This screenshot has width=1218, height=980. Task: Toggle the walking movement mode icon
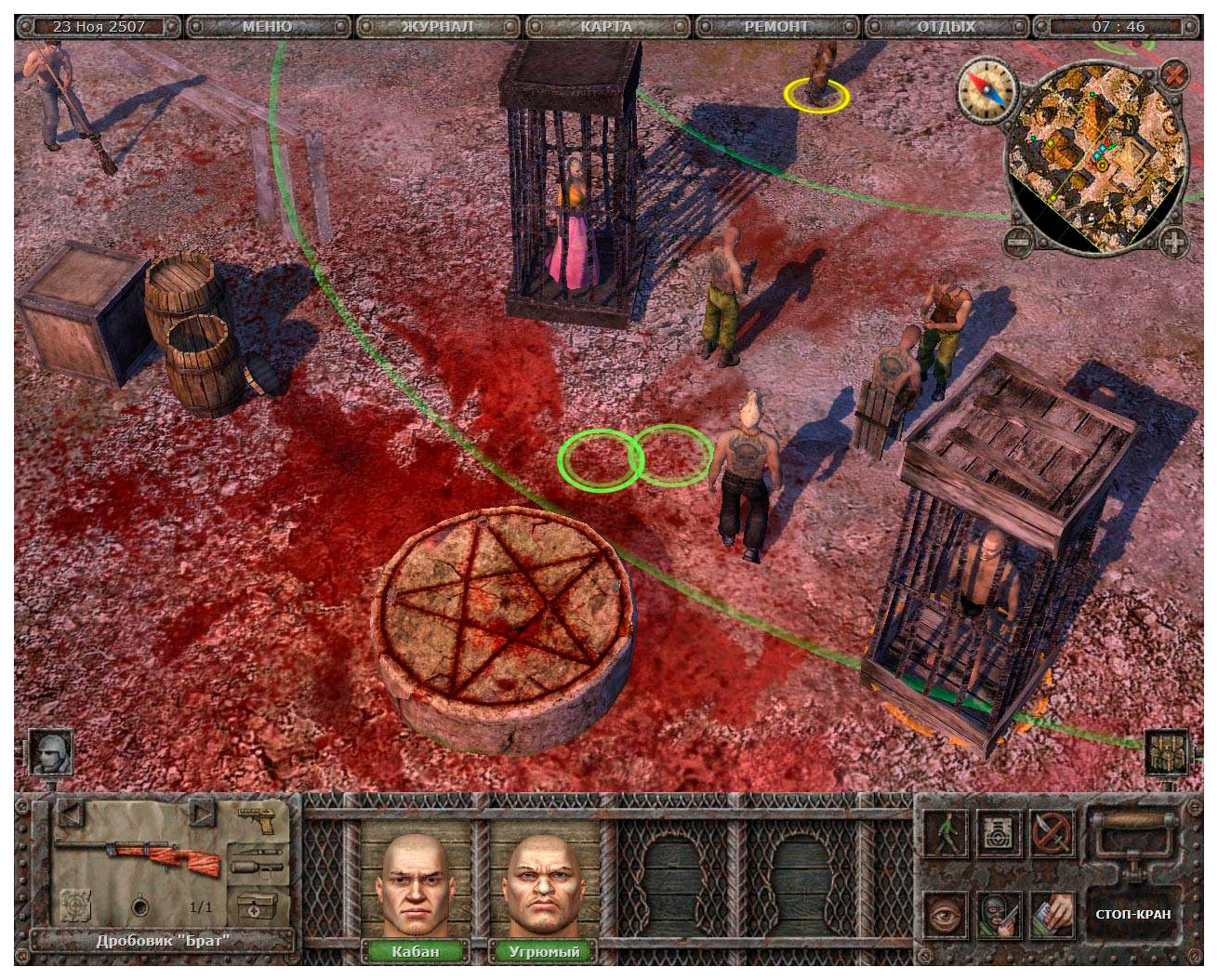[x=946, y=833]
